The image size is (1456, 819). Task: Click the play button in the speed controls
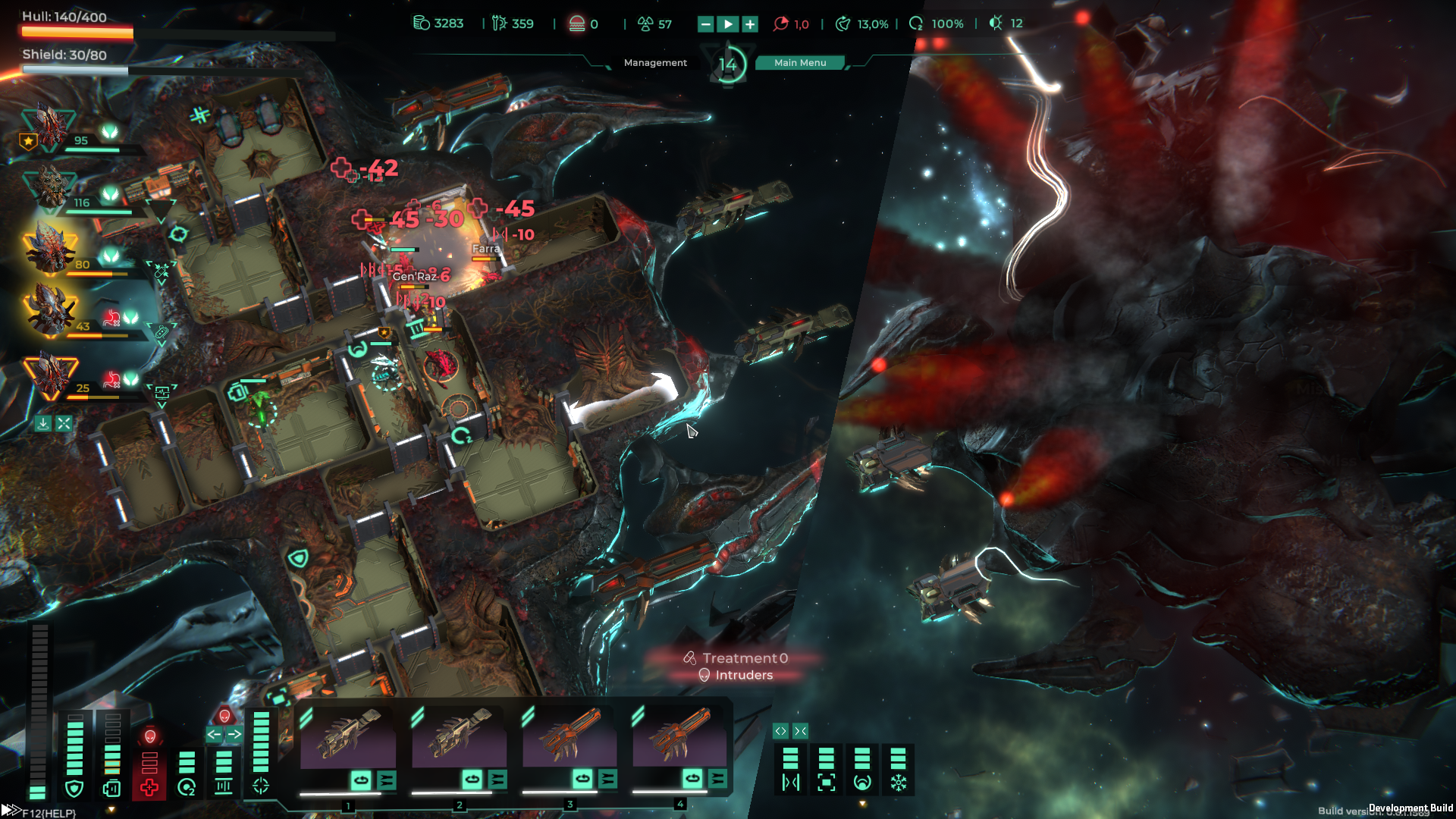[x=728, y=24]
